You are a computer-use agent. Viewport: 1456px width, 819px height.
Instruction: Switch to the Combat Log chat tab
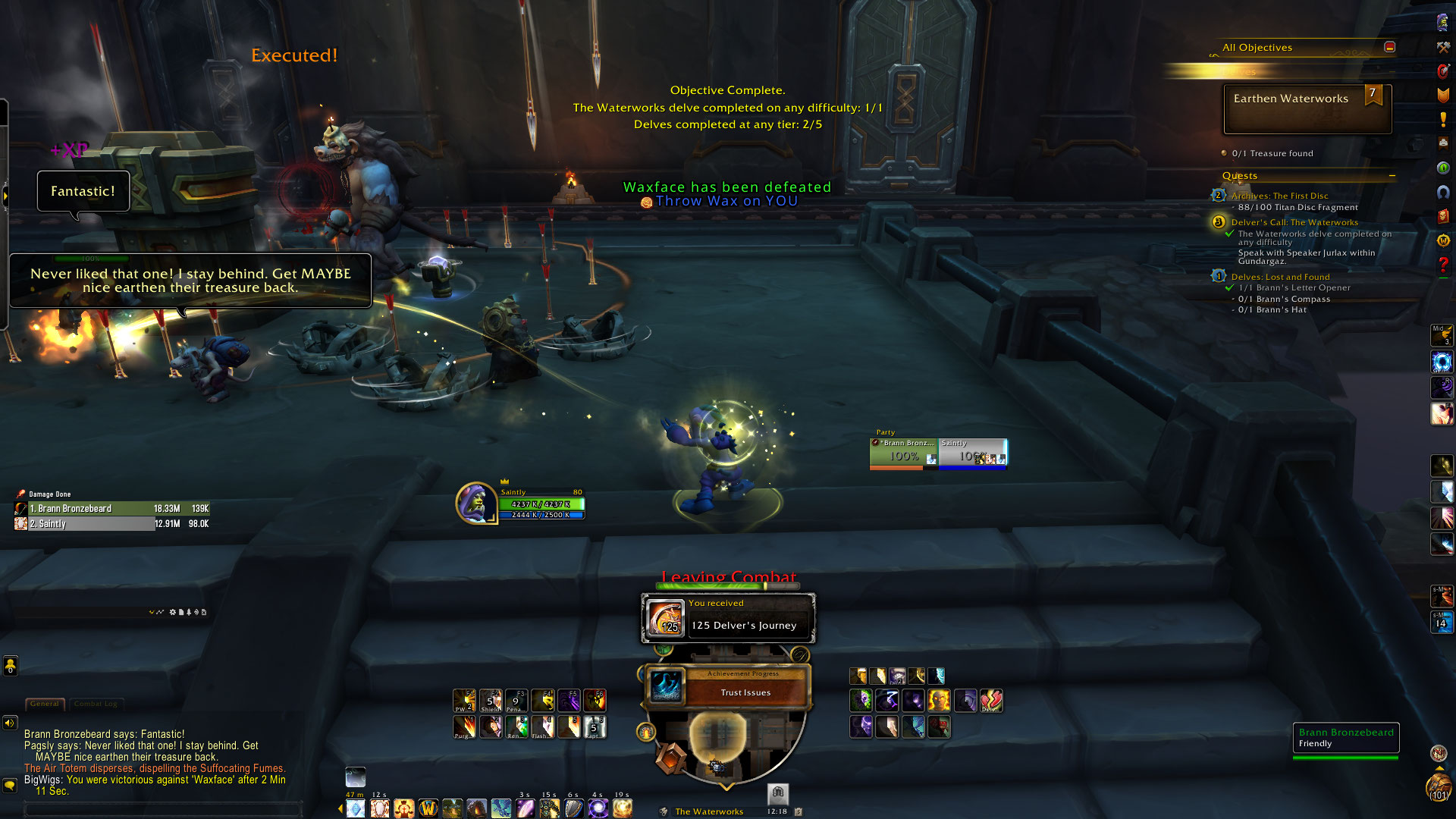click(x=96, y=704)
